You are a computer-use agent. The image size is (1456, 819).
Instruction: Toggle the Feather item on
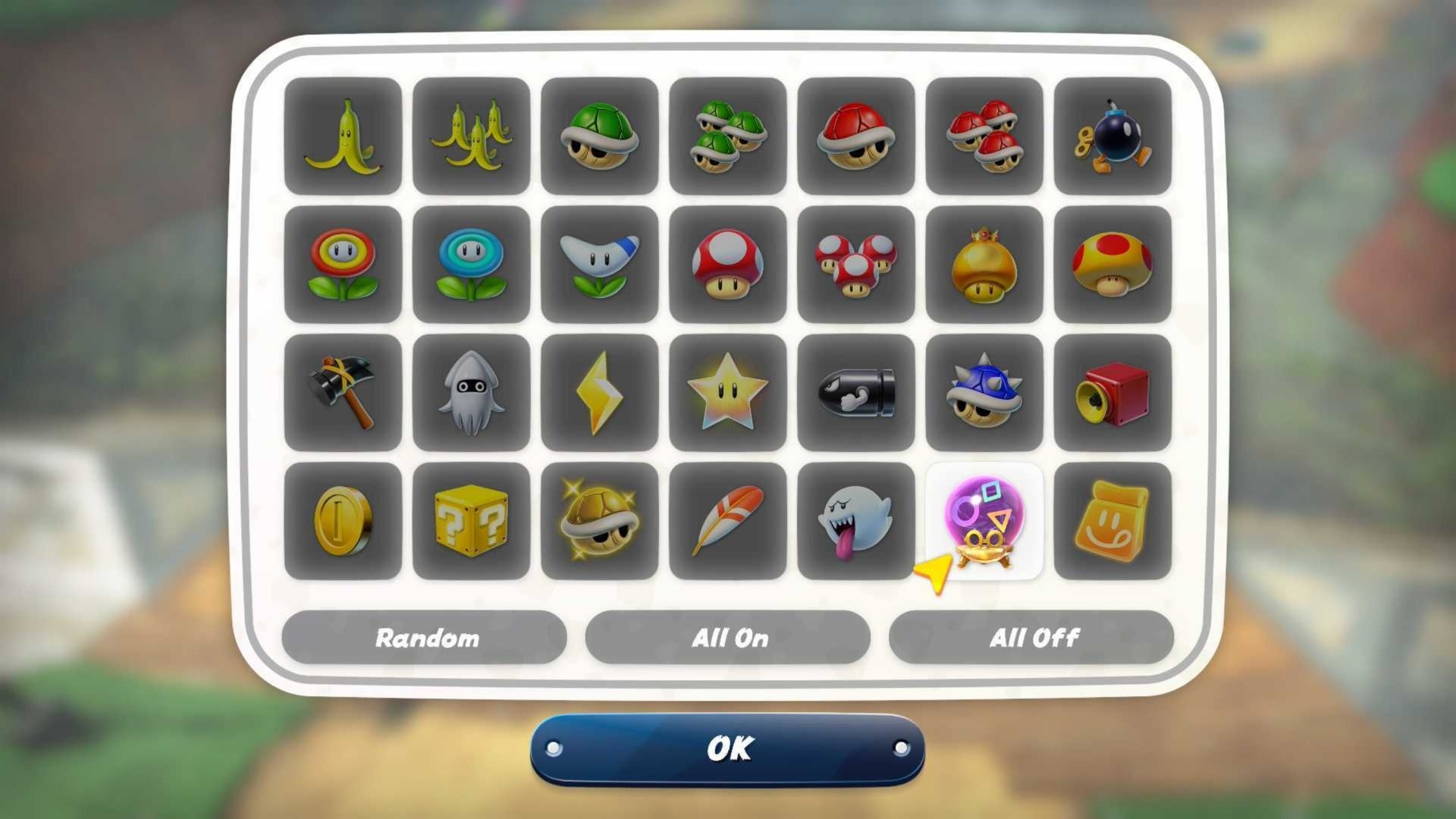tap(727, 522)
